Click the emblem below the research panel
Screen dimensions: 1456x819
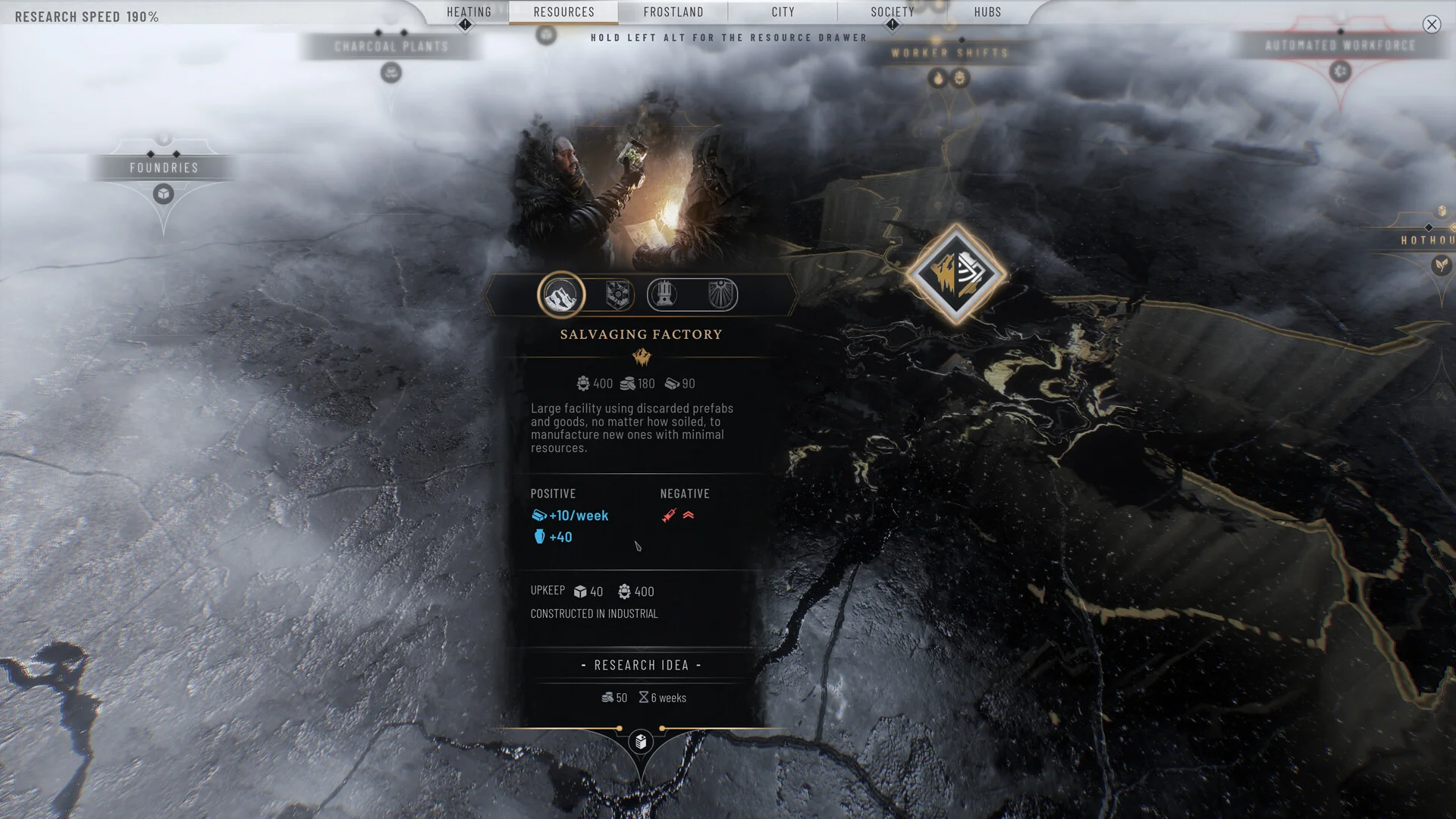[641, 742]
